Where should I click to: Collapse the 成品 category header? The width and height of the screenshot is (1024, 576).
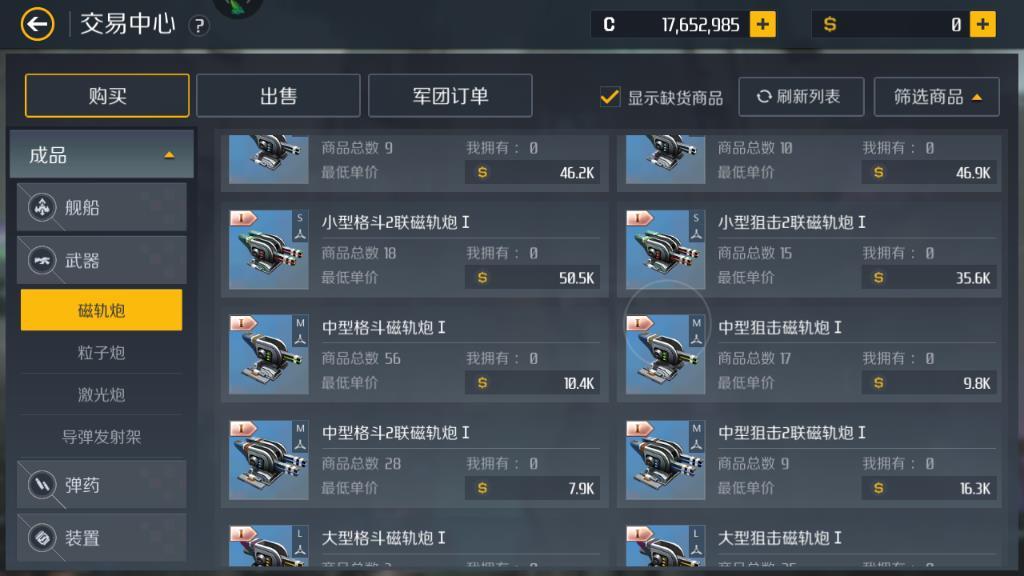[x=101, y=155]
